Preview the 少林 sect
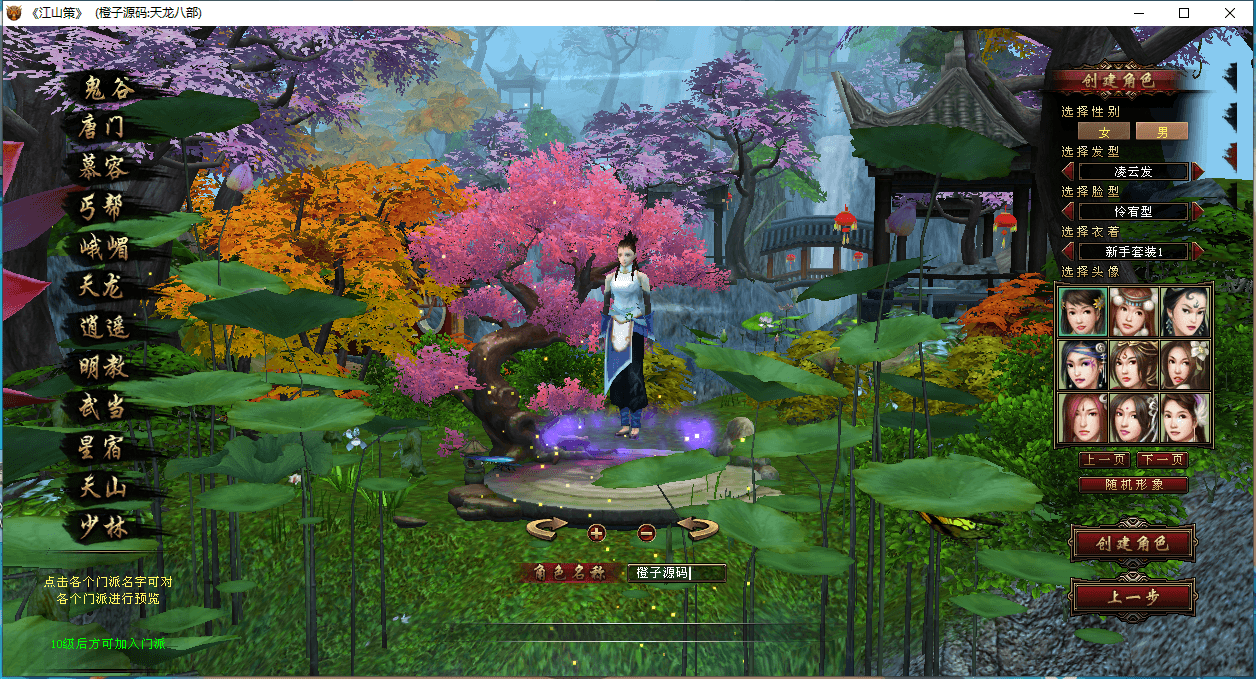This screenshot has height=679, width=1256. (102, 527)
